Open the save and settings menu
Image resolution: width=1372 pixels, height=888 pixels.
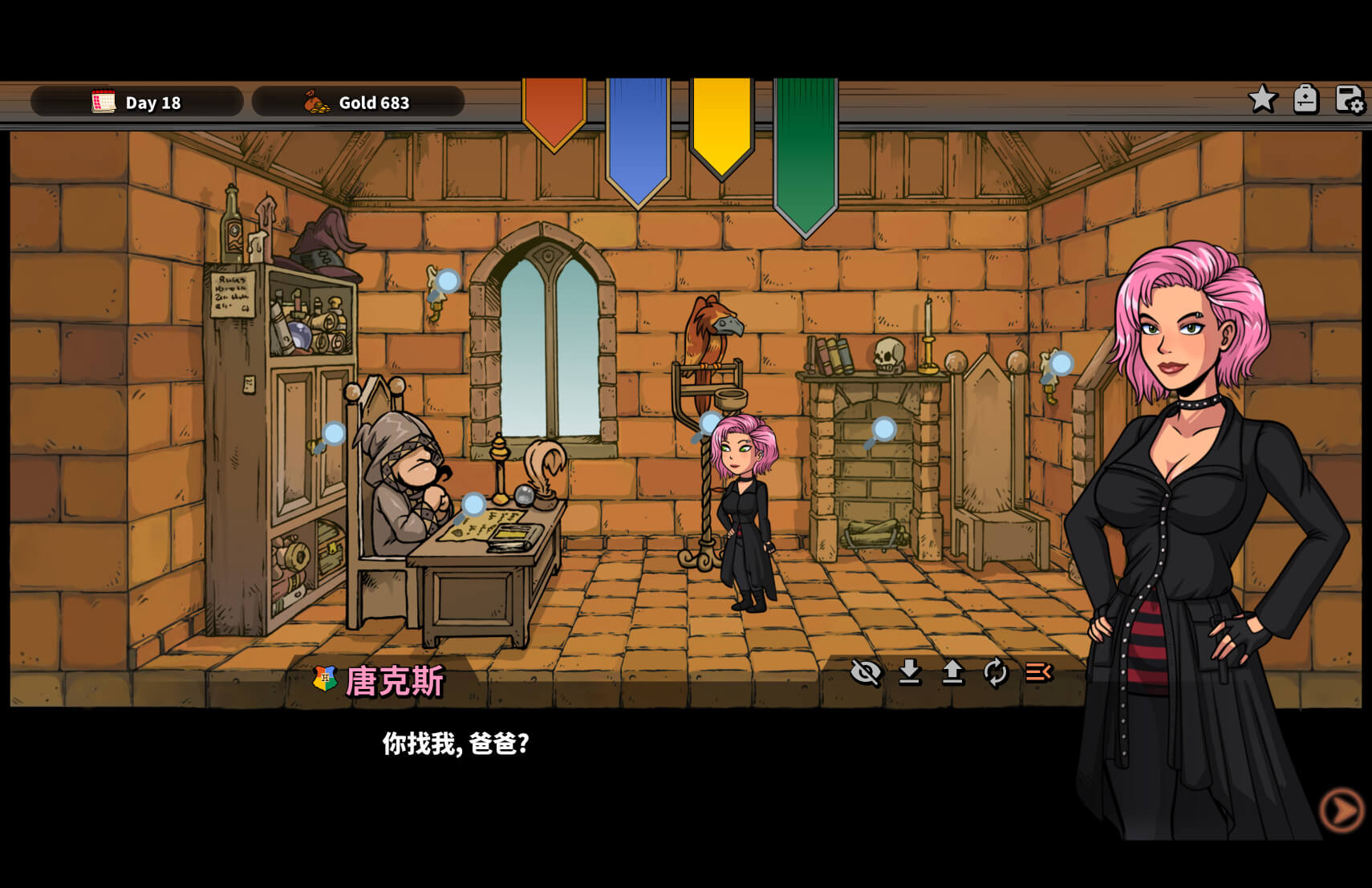click(x=1349, y=99)
